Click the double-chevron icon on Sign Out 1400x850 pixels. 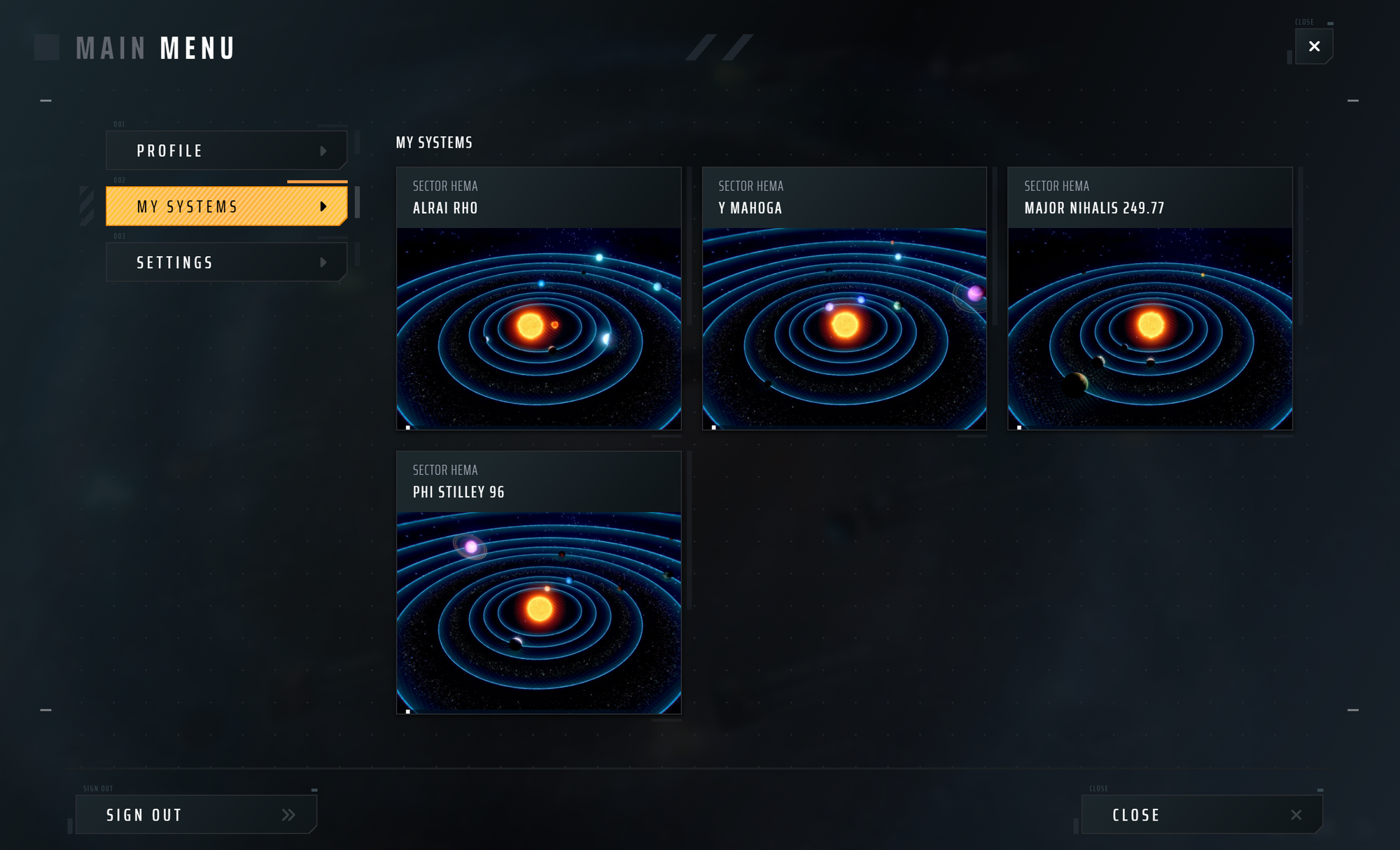[x=288, y=814]
